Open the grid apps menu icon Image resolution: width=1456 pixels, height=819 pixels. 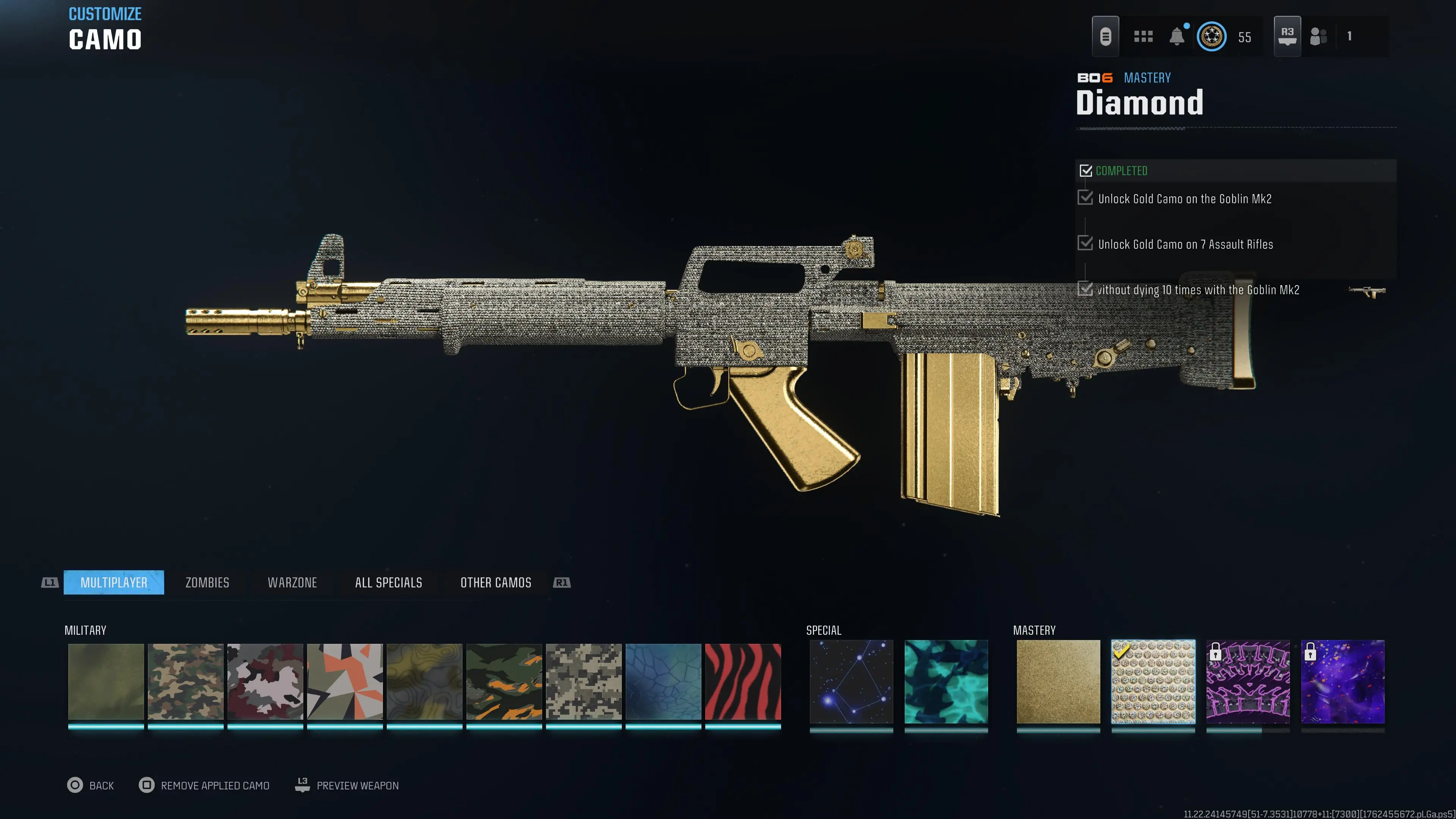pos(1143,37)
